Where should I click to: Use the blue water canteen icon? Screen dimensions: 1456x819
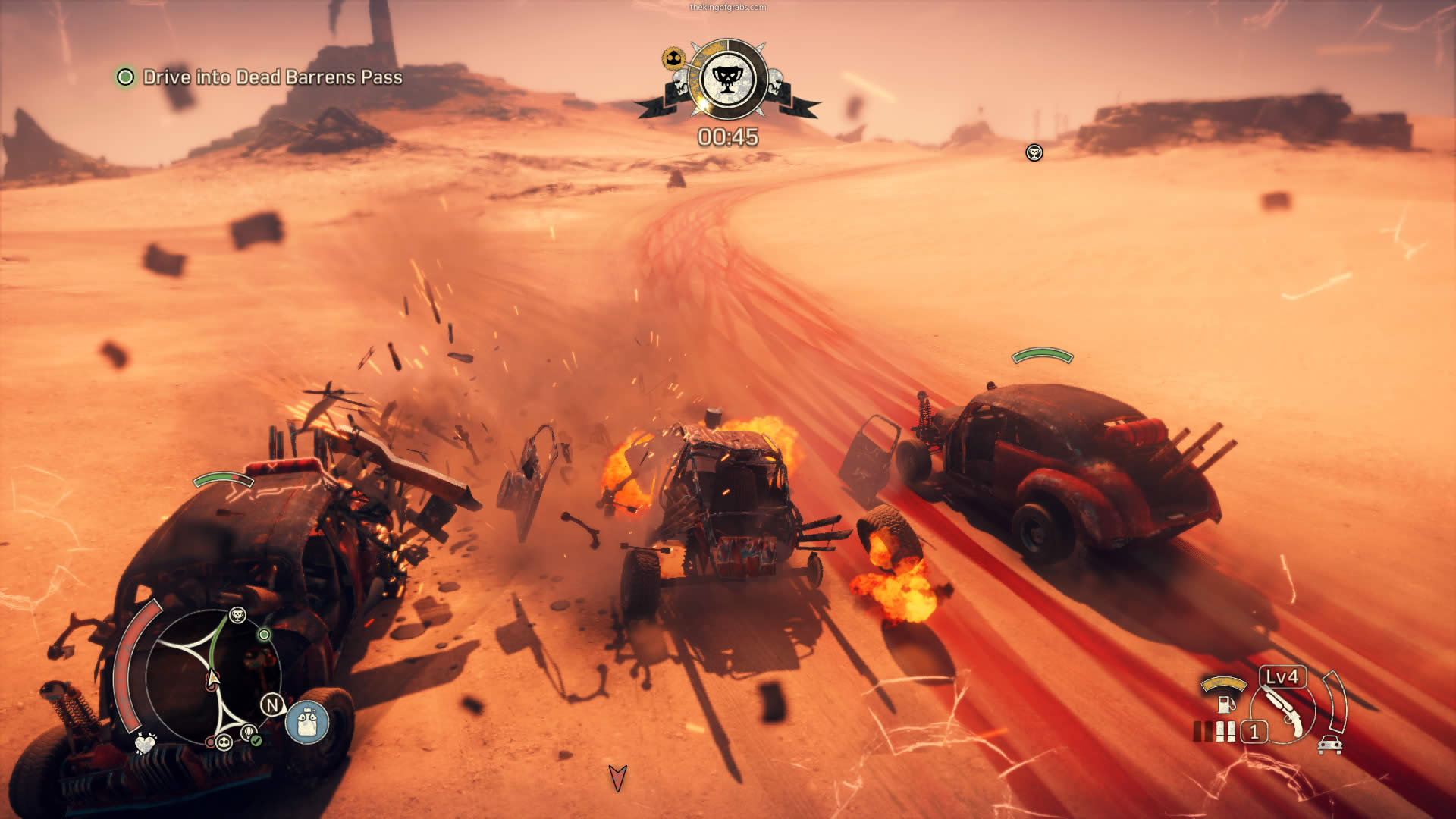coord(307,721)
